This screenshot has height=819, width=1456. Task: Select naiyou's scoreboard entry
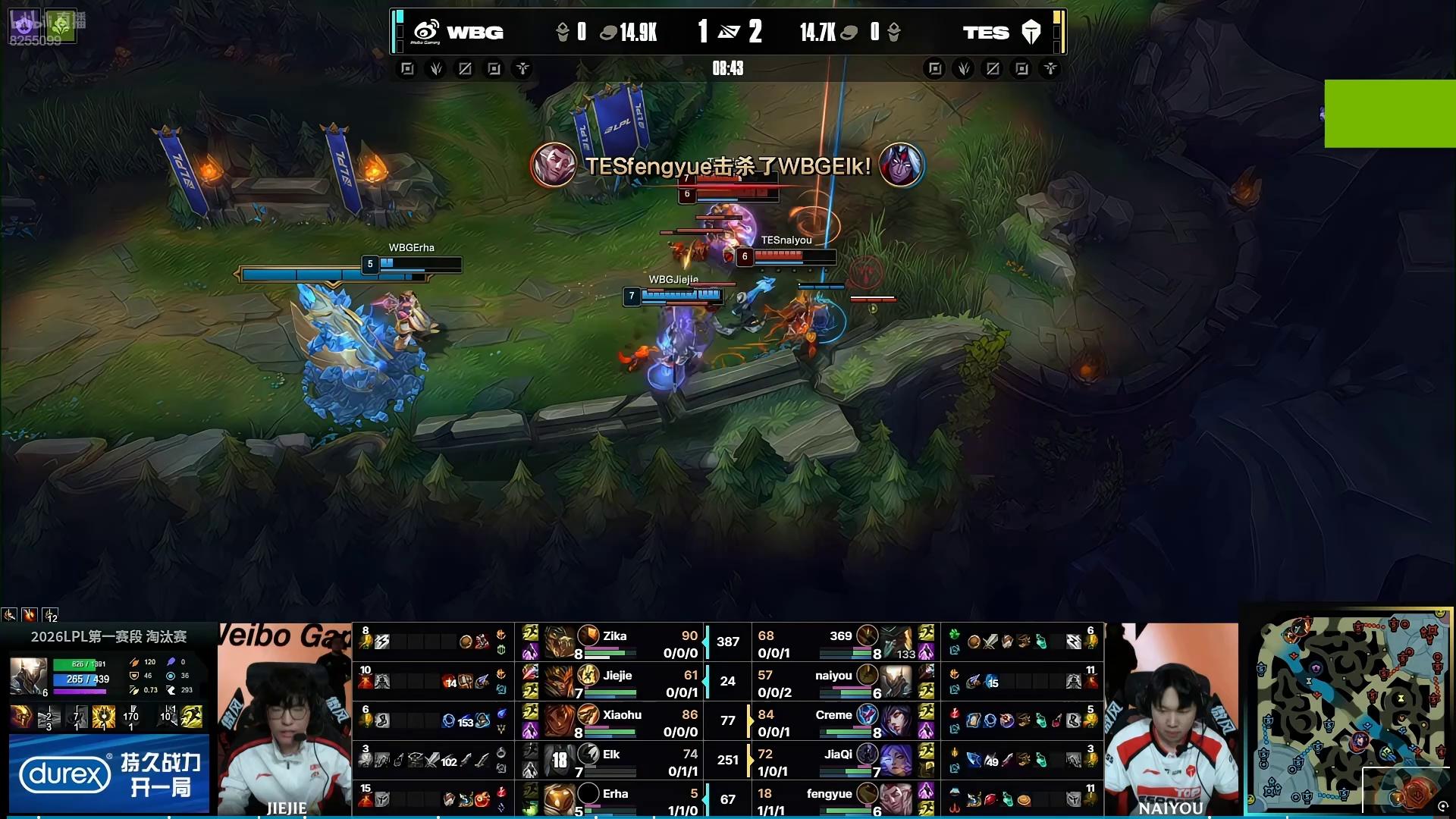click(833, 676)
